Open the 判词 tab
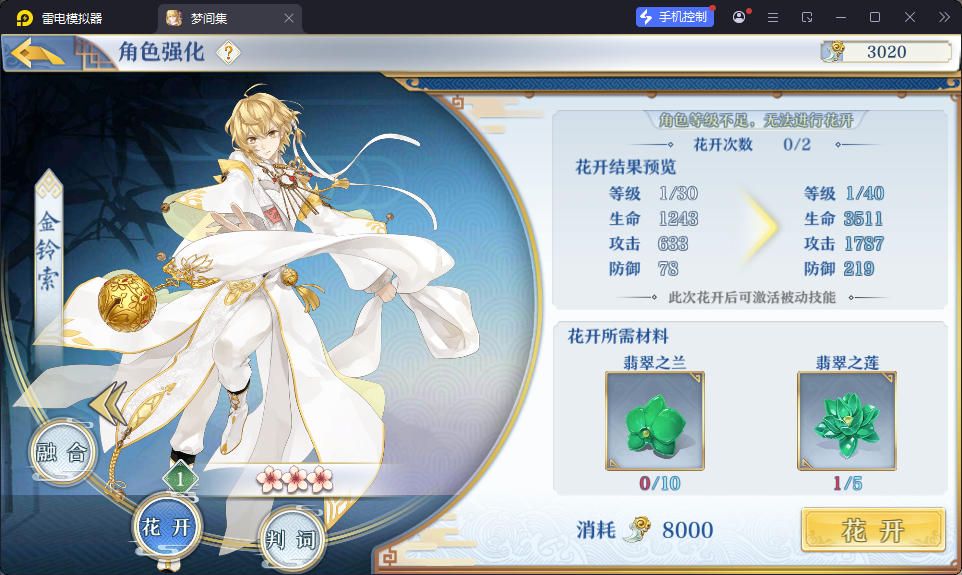This screenshot has height=575, width=962. coord(291,540)
